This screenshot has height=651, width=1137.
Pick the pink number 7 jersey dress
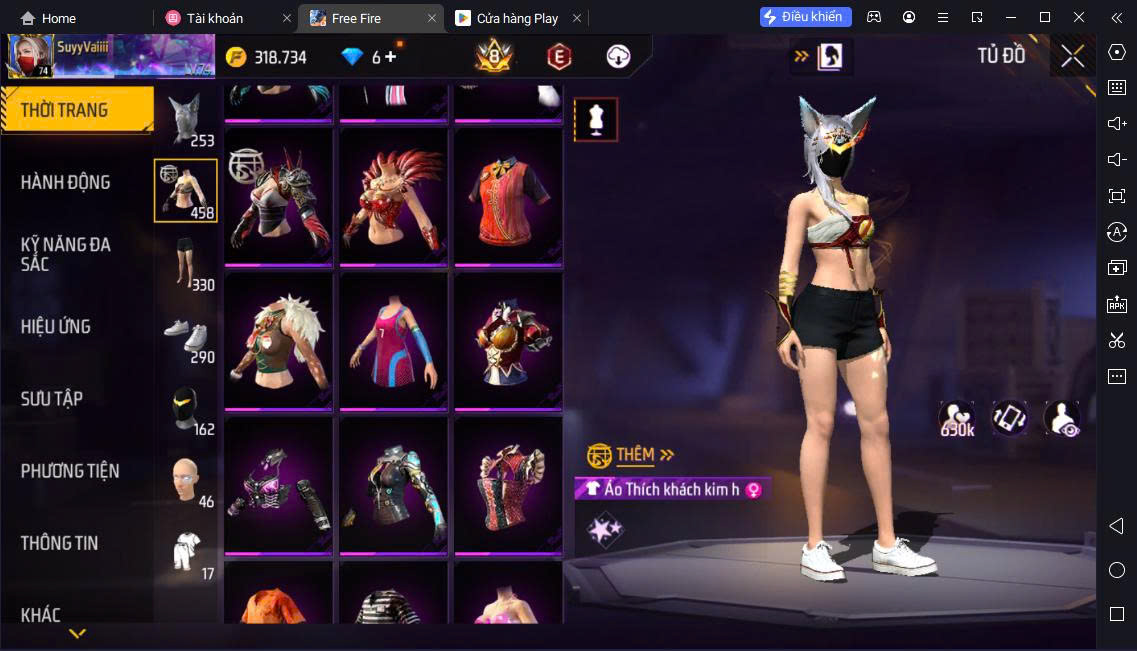pyautogui.click(x=393, y=341)
